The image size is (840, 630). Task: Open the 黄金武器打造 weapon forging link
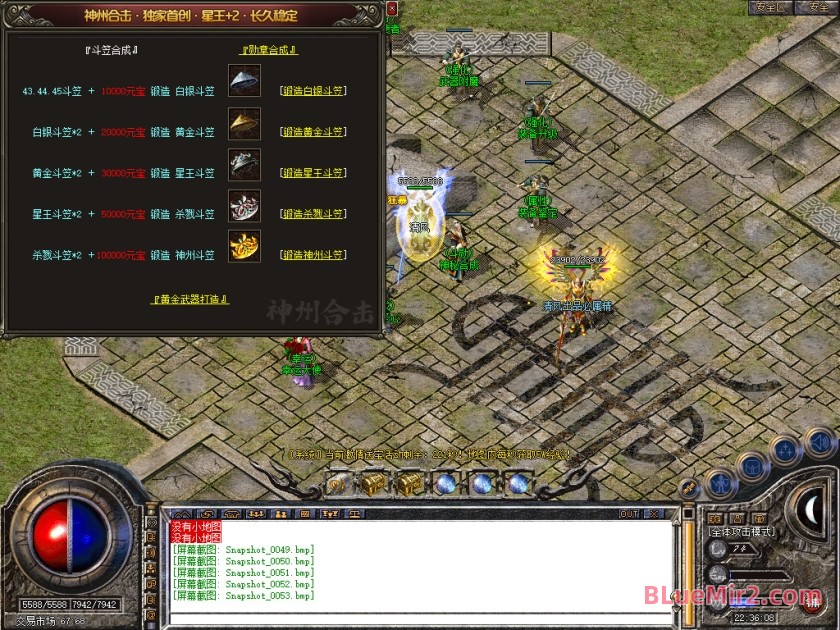pyautogui.click(x=190, y=299)
